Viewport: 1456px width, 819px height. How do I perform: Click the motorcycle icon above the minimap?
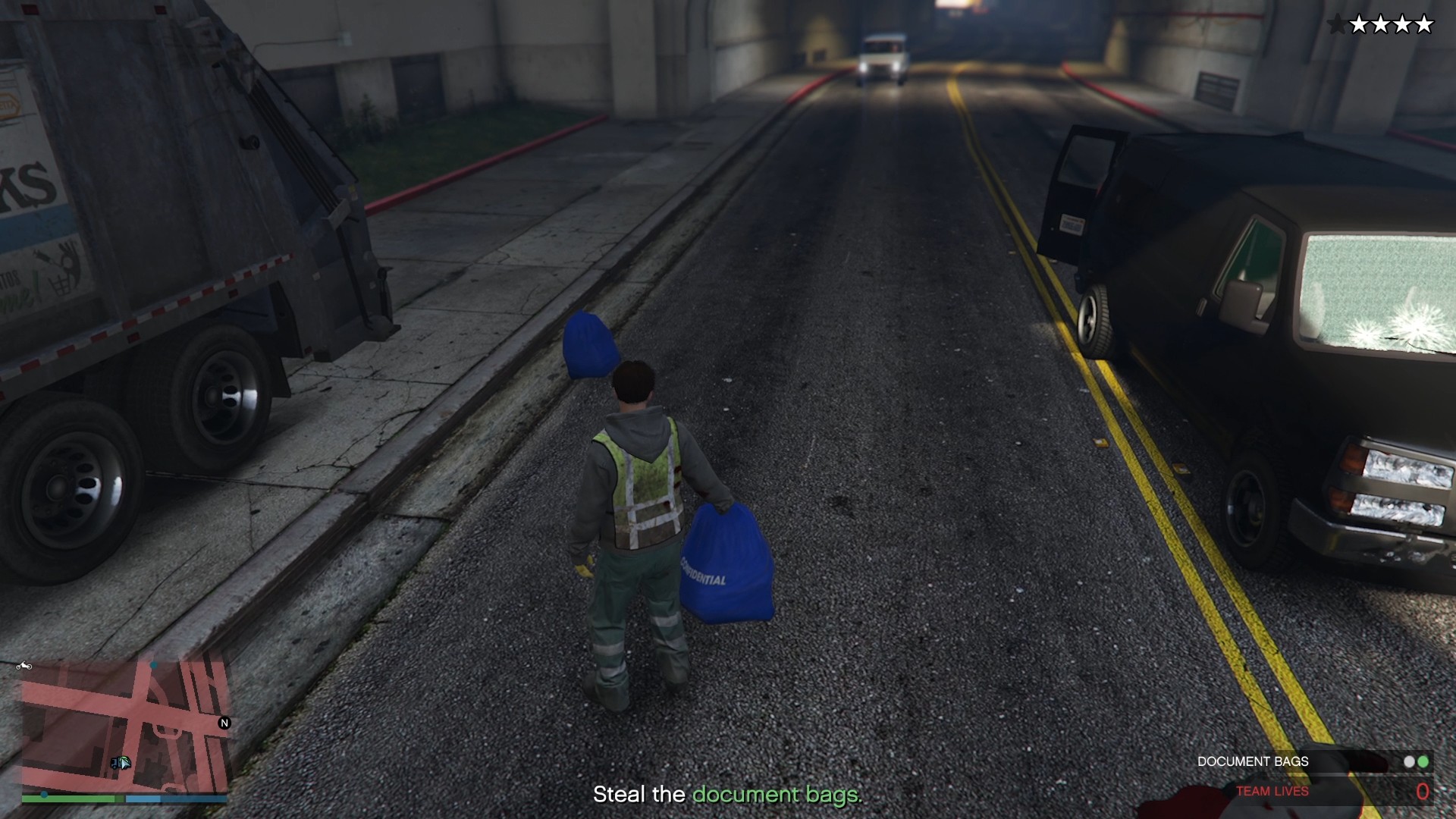point(25,666)
